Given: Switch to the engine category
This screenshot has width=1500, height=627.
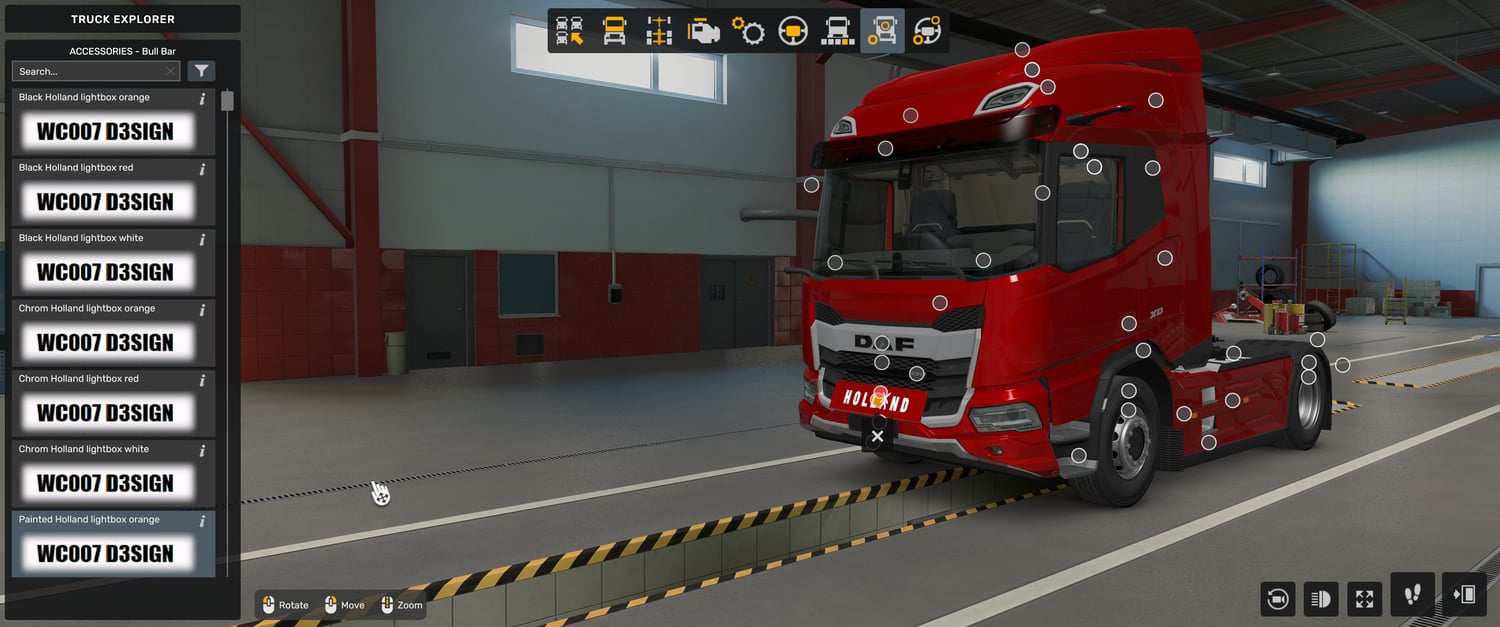Looking at the screenshot, I should 703,31.
